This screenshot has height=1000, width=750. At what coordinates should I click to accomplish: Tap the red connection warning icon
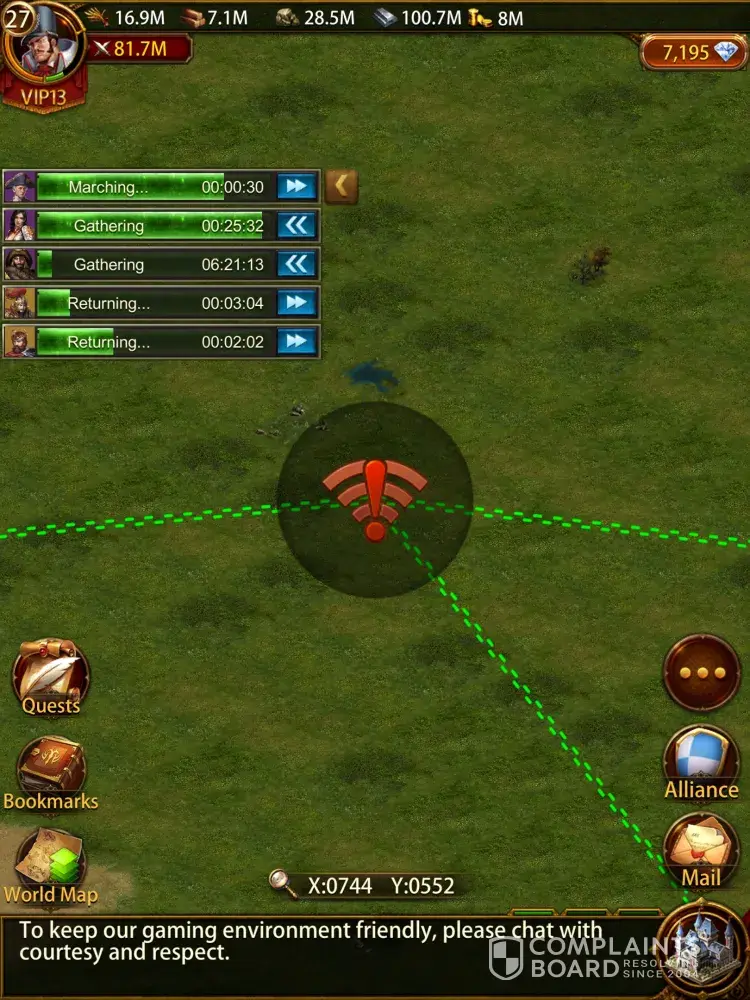(x=375, y=499)
